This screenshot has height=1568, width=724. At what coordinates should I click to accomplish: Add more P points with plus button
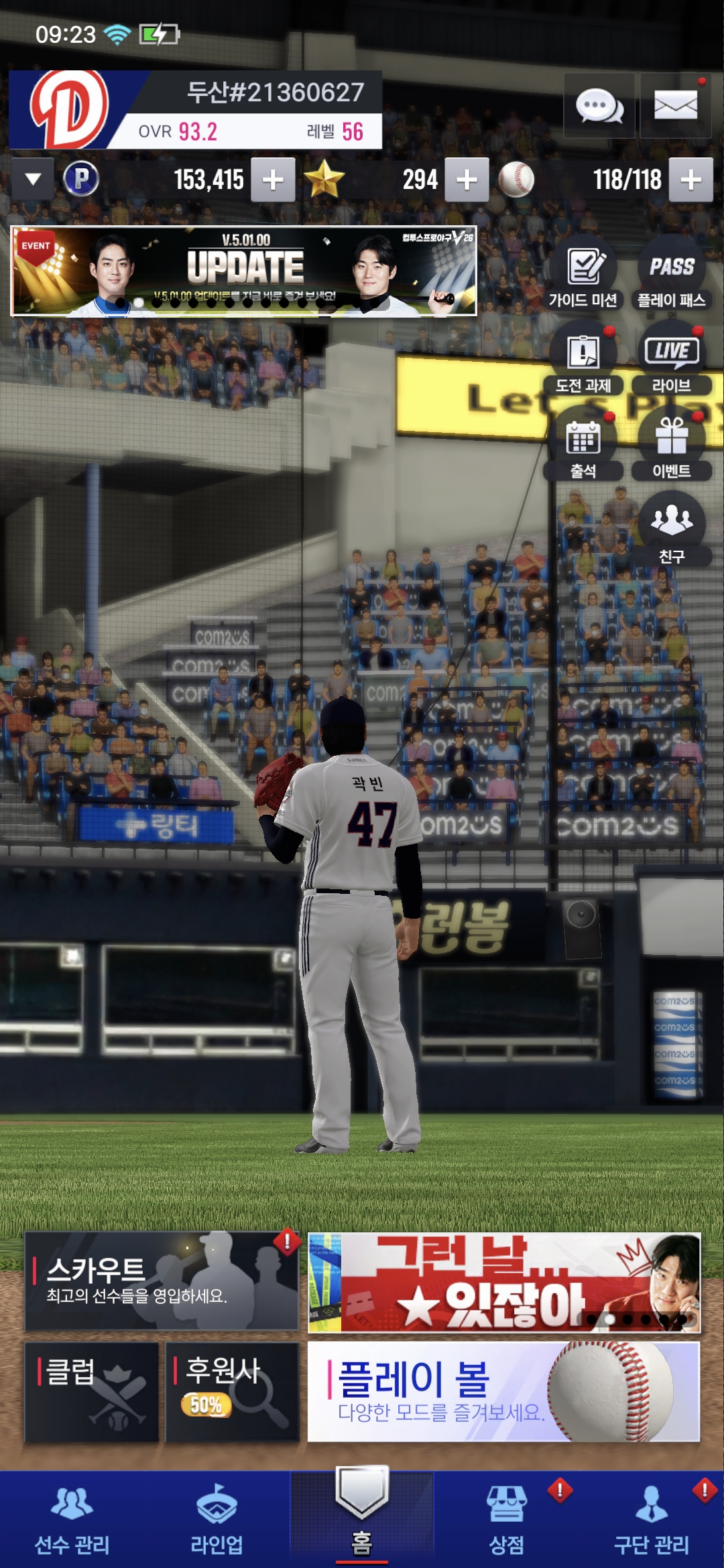click(273, 180)
